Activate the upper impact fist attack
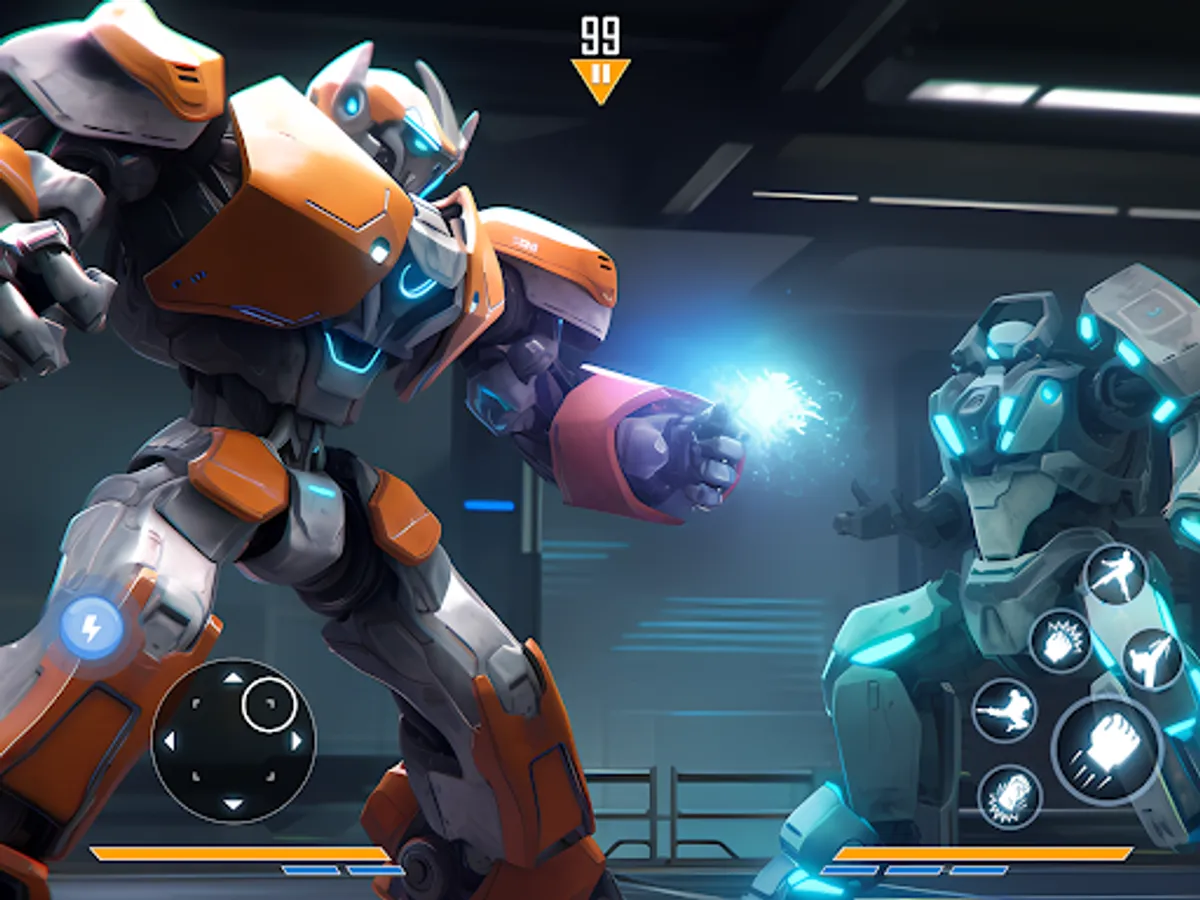Viewport: 1200px width, 900px height. click(x=1060, y=641)
